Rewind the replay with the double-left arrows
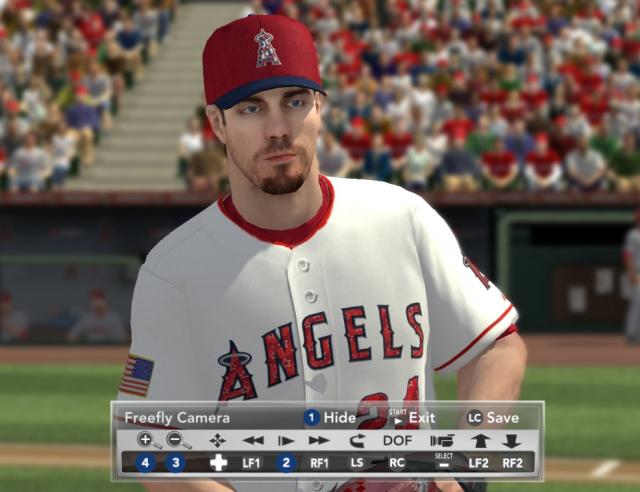Screen dimensions: 640x492 (x=253, y=440)
